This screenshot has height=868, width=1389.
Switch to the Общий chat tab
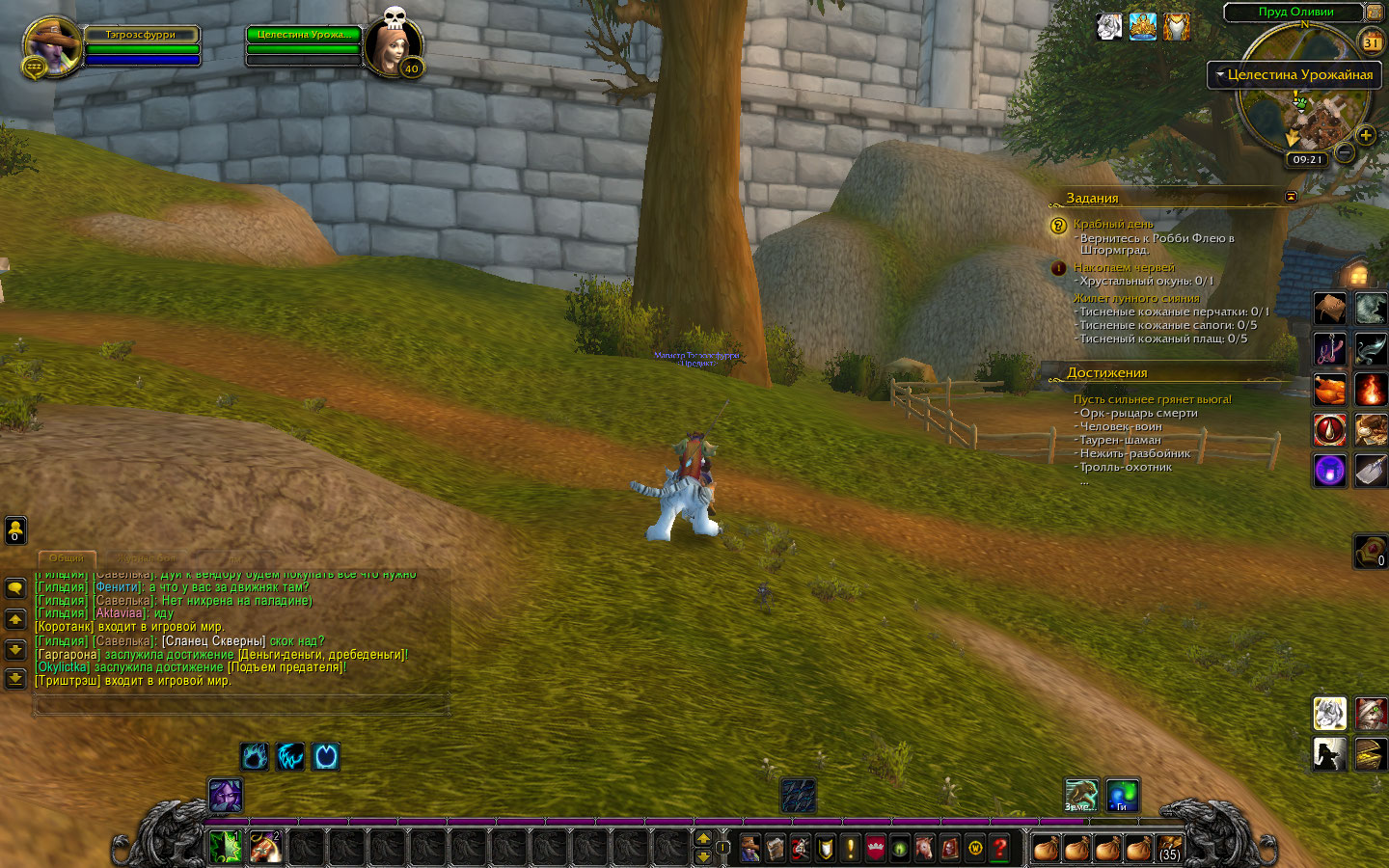[x=66, y=558]
